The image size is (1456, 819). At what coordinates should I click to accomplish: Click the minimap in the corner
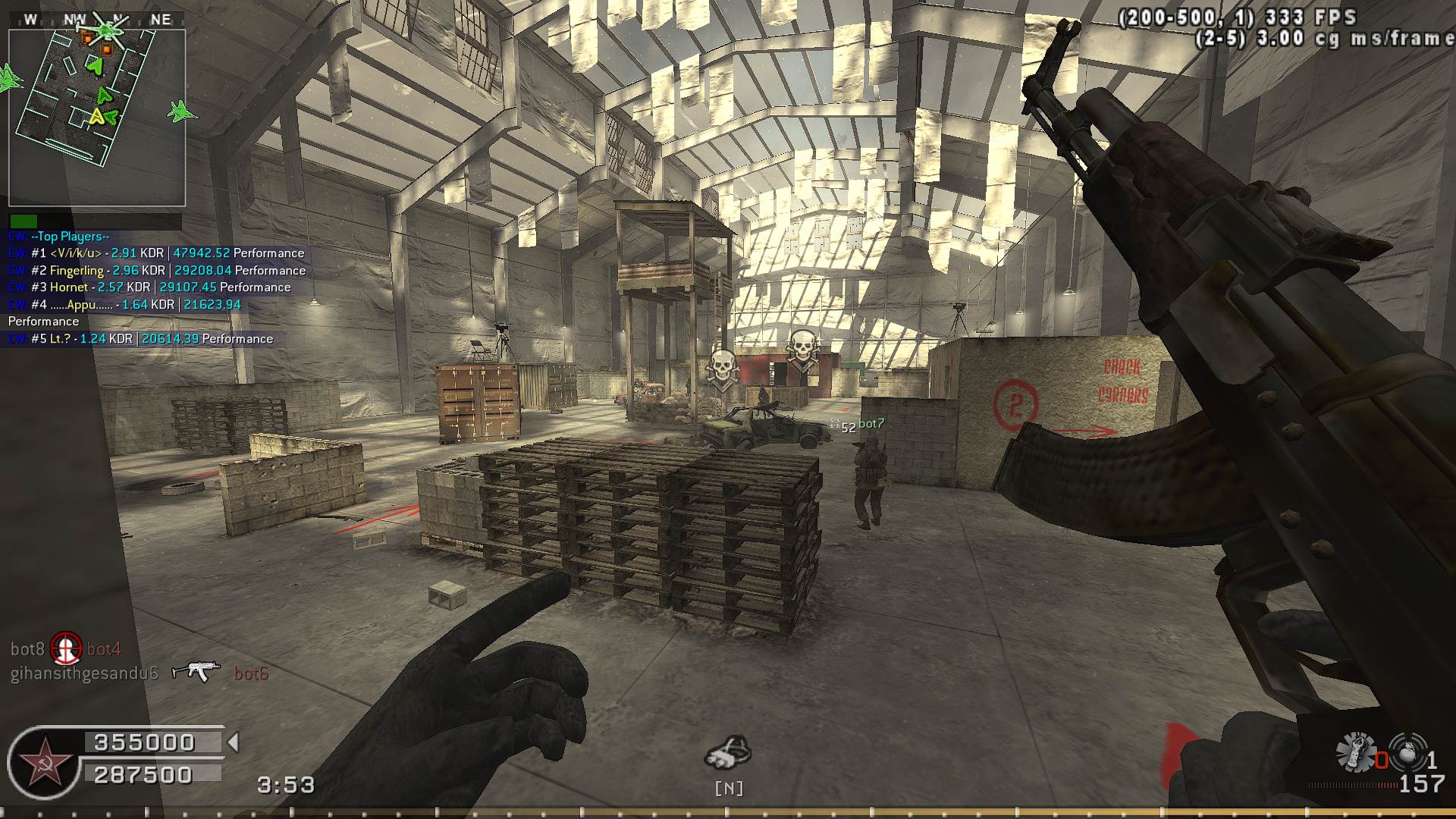(x=97, y=118)
